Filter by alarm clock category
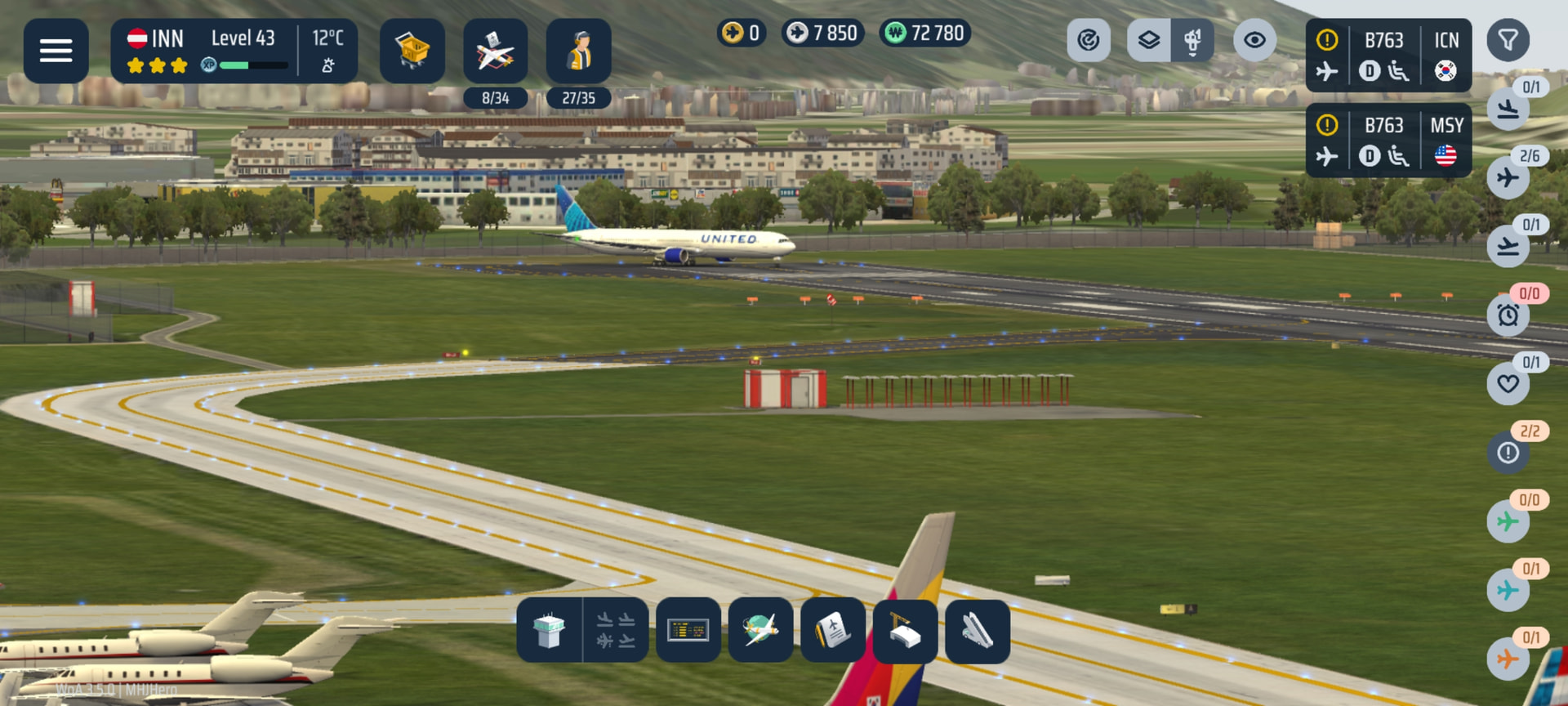This screenshot has width=1568, height=706. pos(1508,315)
